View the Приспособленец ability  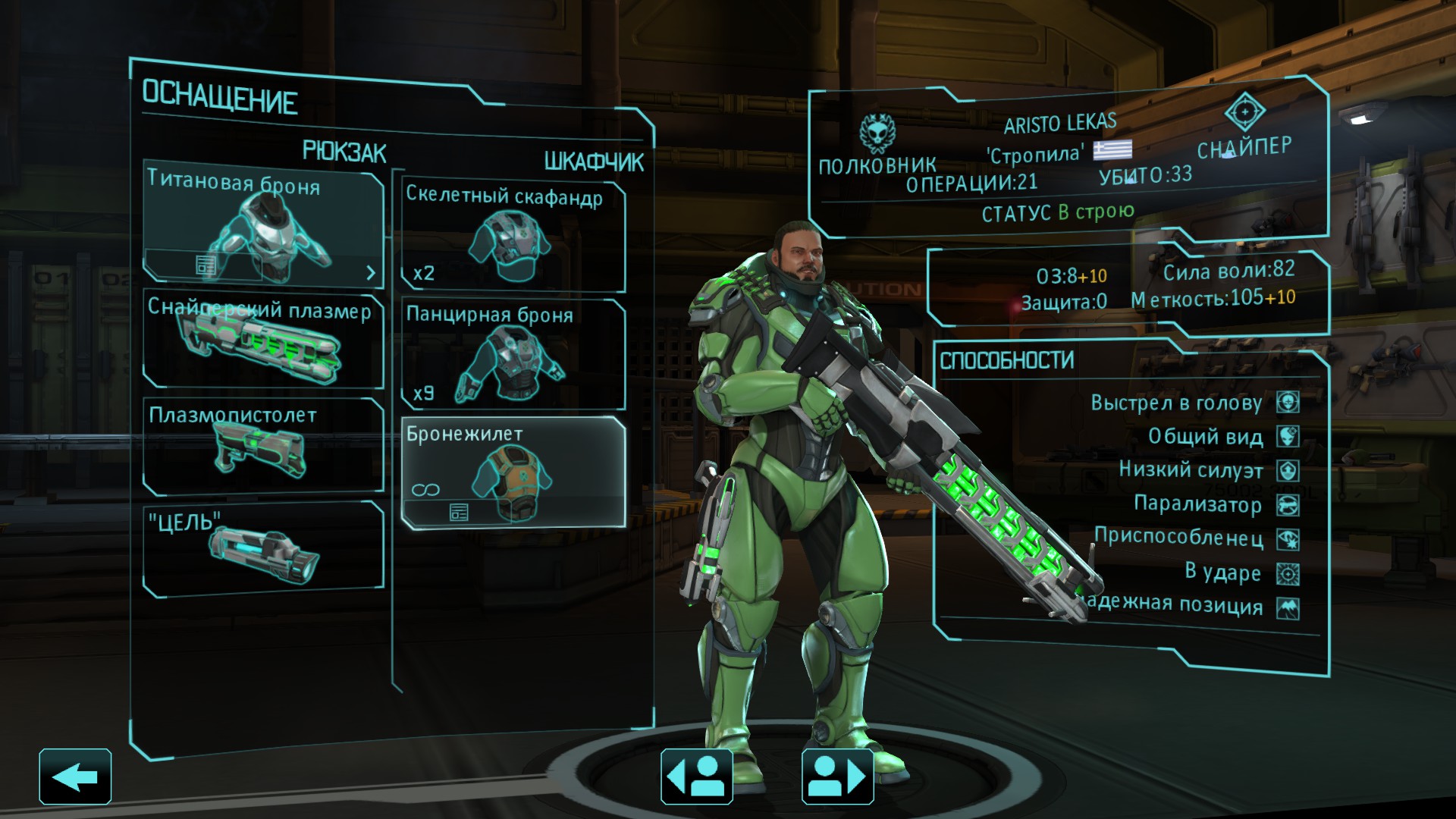(1195, 538)
